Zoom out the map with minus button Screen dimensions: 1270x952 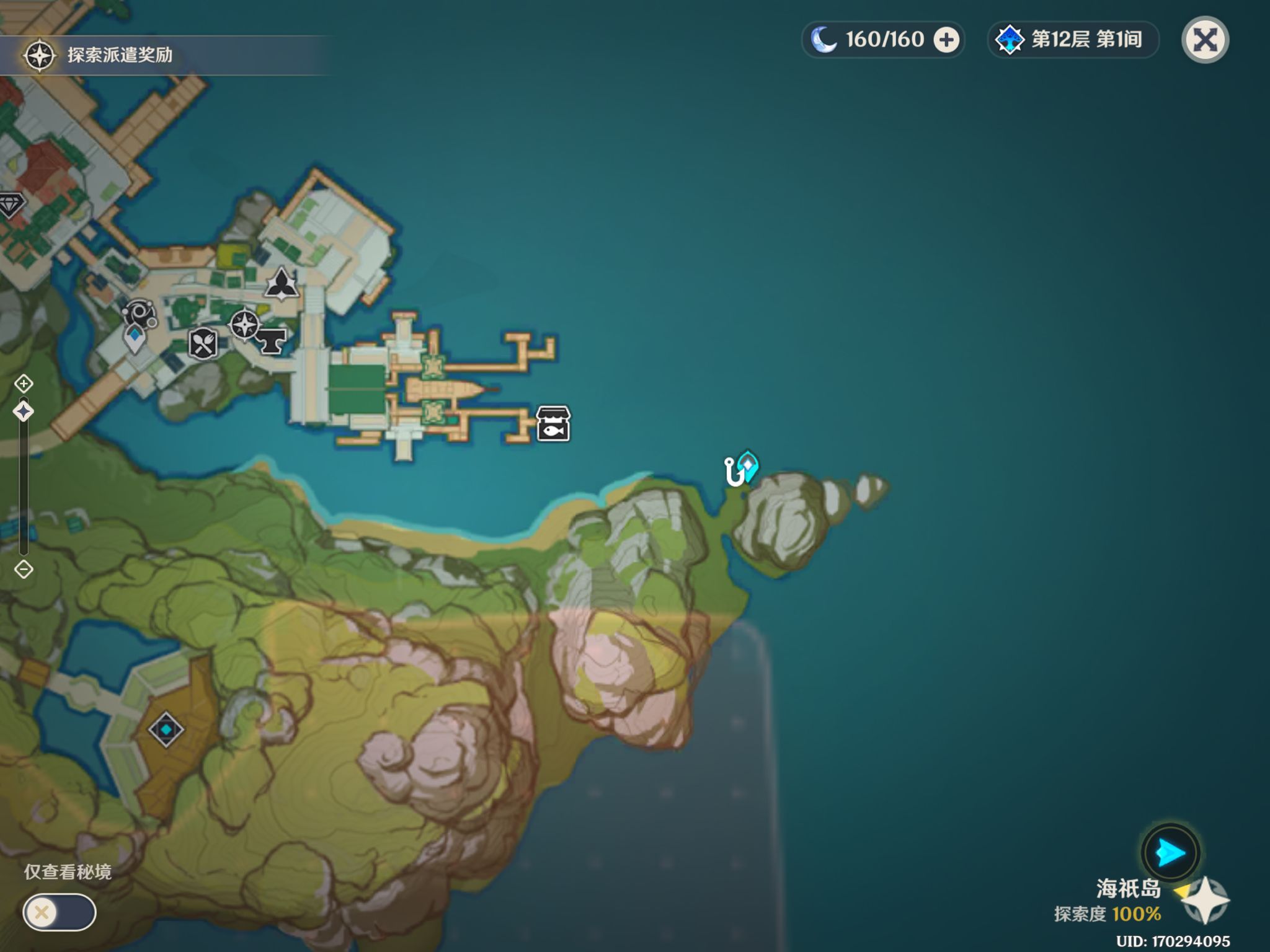pos(24,569)
